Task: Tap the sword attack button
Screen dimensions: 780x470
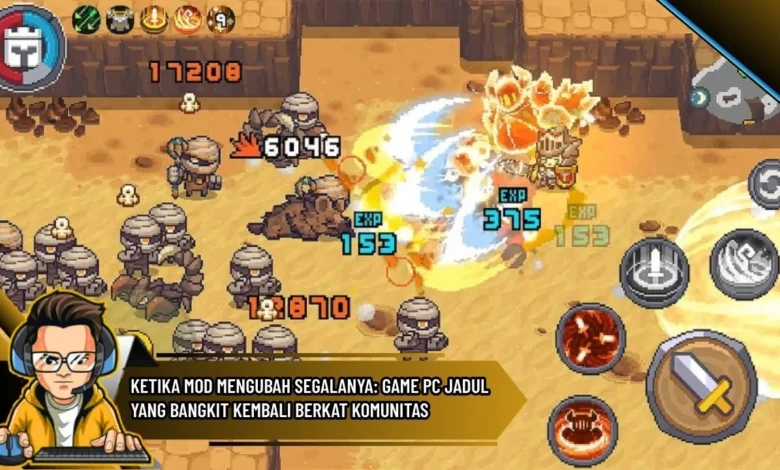Action: pyautogui.click(x=701, y=386)
